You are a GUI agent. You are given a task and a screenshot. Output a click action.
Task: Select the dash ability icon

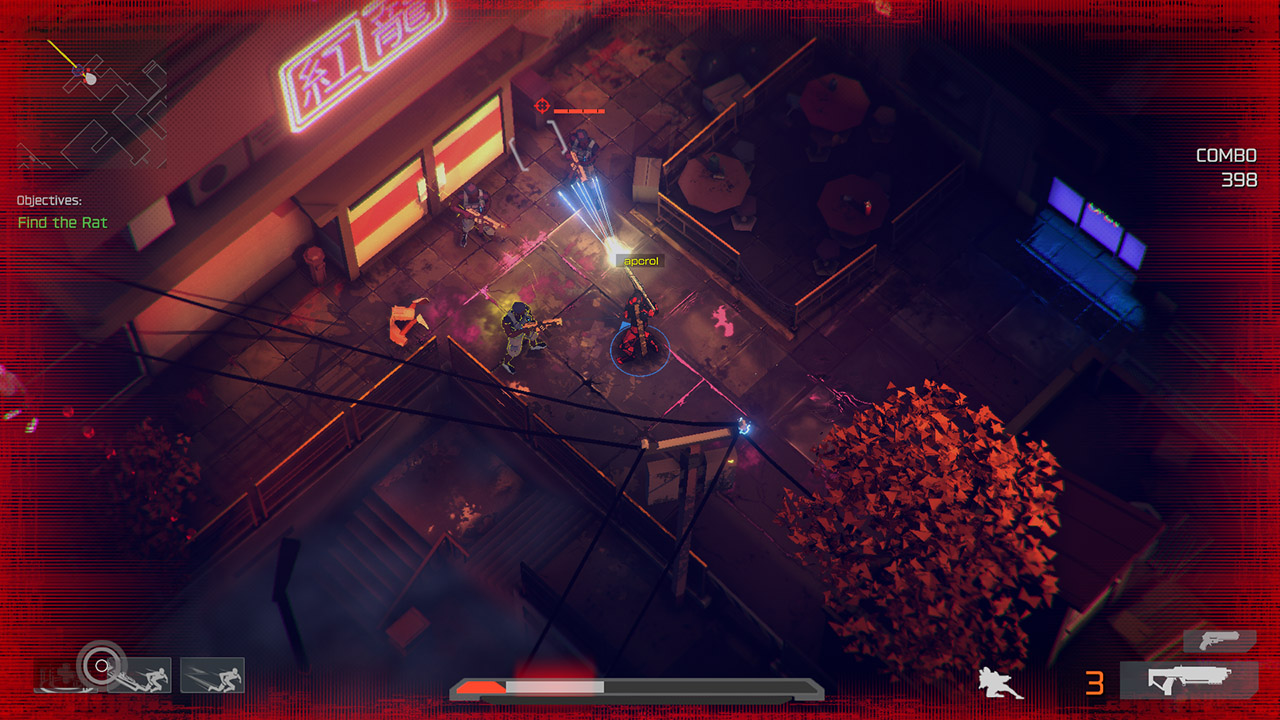point(212,674)
